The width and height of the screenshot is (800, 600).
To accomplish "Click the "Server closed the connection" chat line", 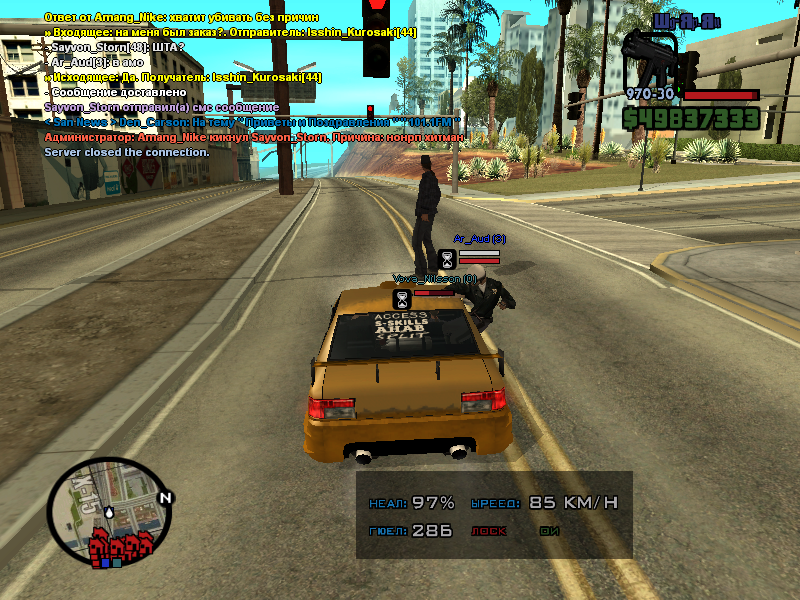I will click(127, 152).
